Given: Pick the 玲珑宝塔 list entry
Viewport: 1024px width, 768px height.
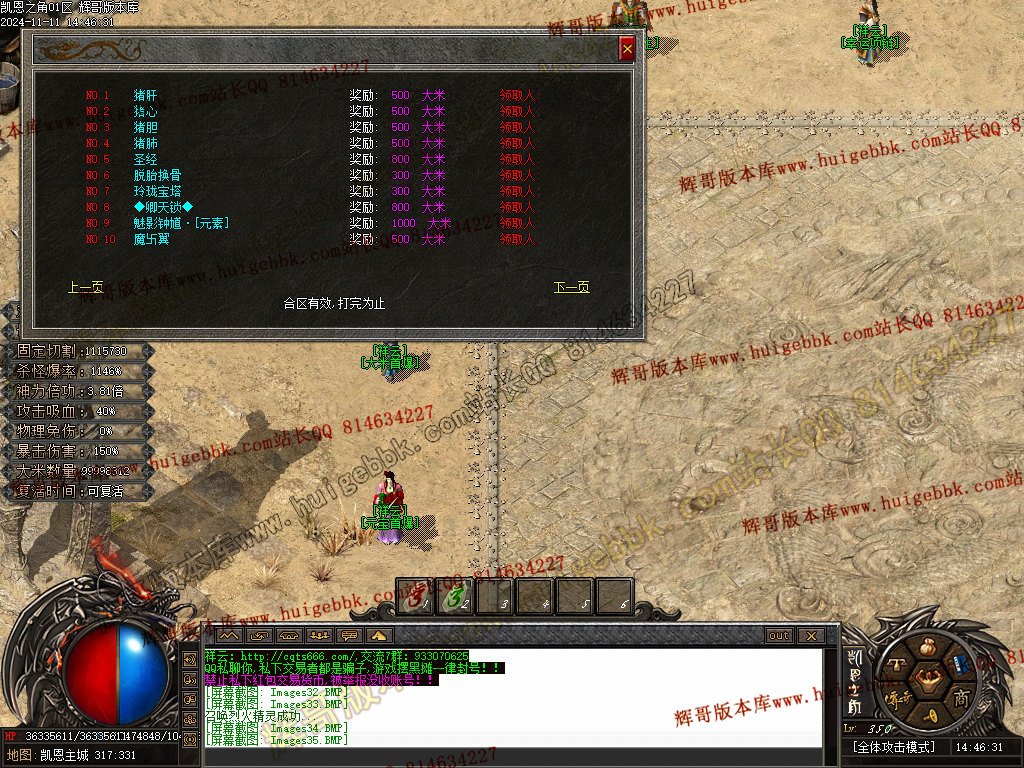Looking at the screenshot, I should (x=157, y=192).
